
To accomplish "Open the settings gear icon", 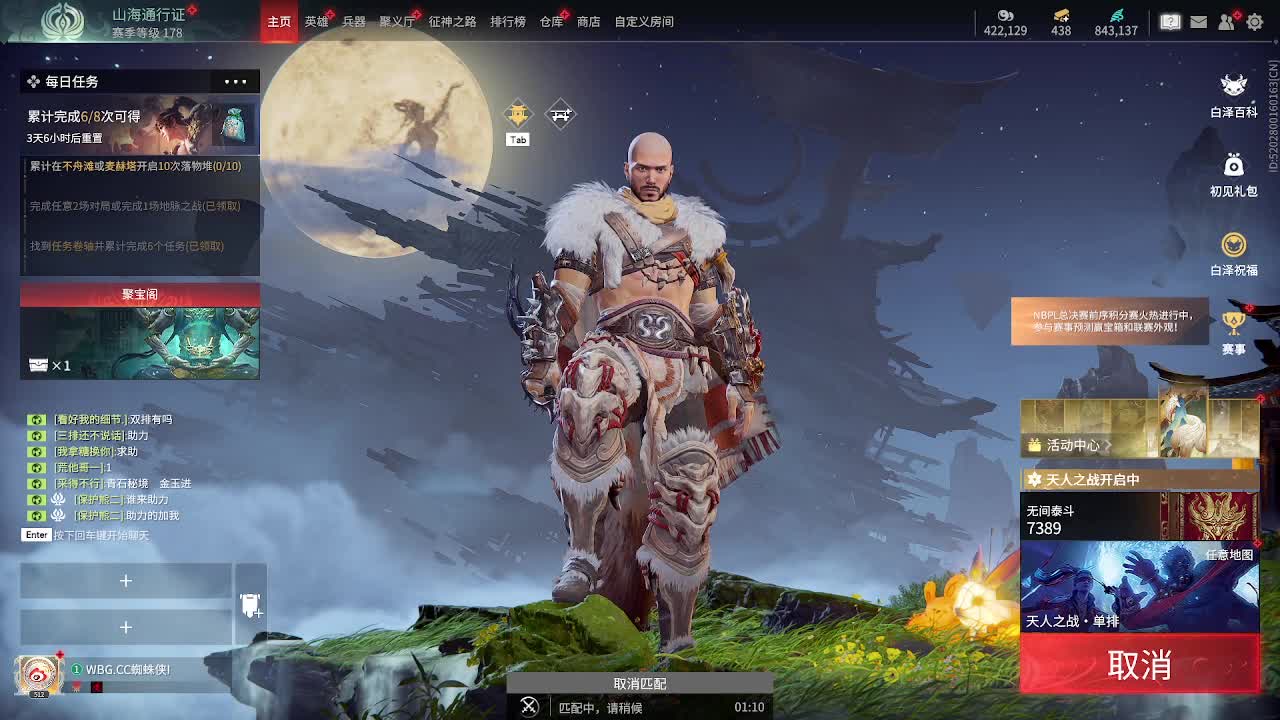I will tap(1254, 20).
